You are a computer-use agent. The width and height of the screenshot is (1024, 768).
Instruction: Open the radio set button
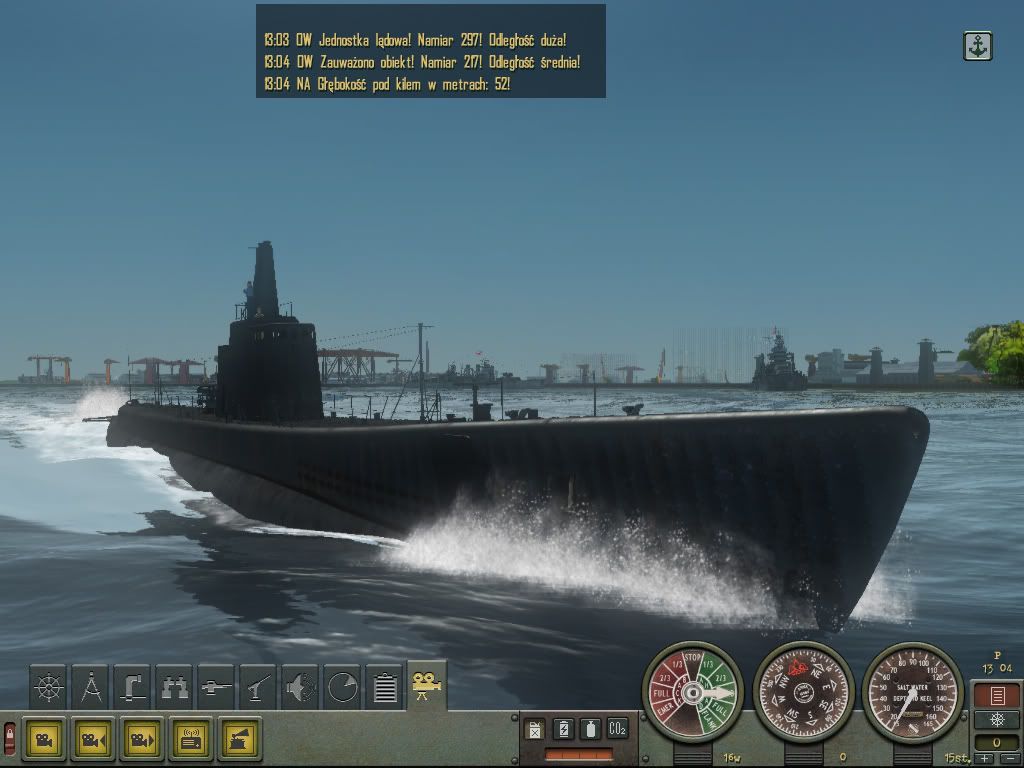coord(191,739)
